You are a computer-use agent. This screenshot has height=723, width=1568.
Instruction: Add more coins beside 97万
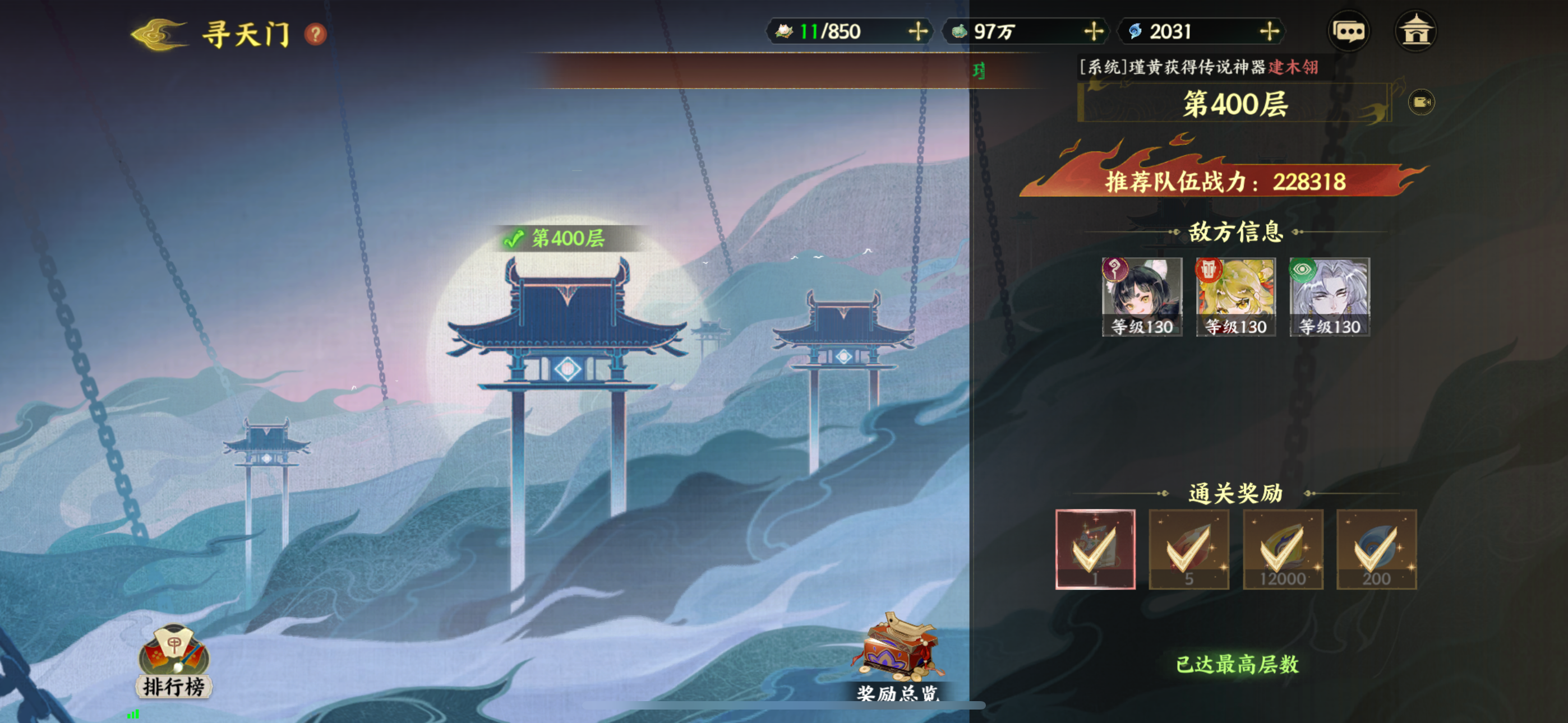point(1093,31)
